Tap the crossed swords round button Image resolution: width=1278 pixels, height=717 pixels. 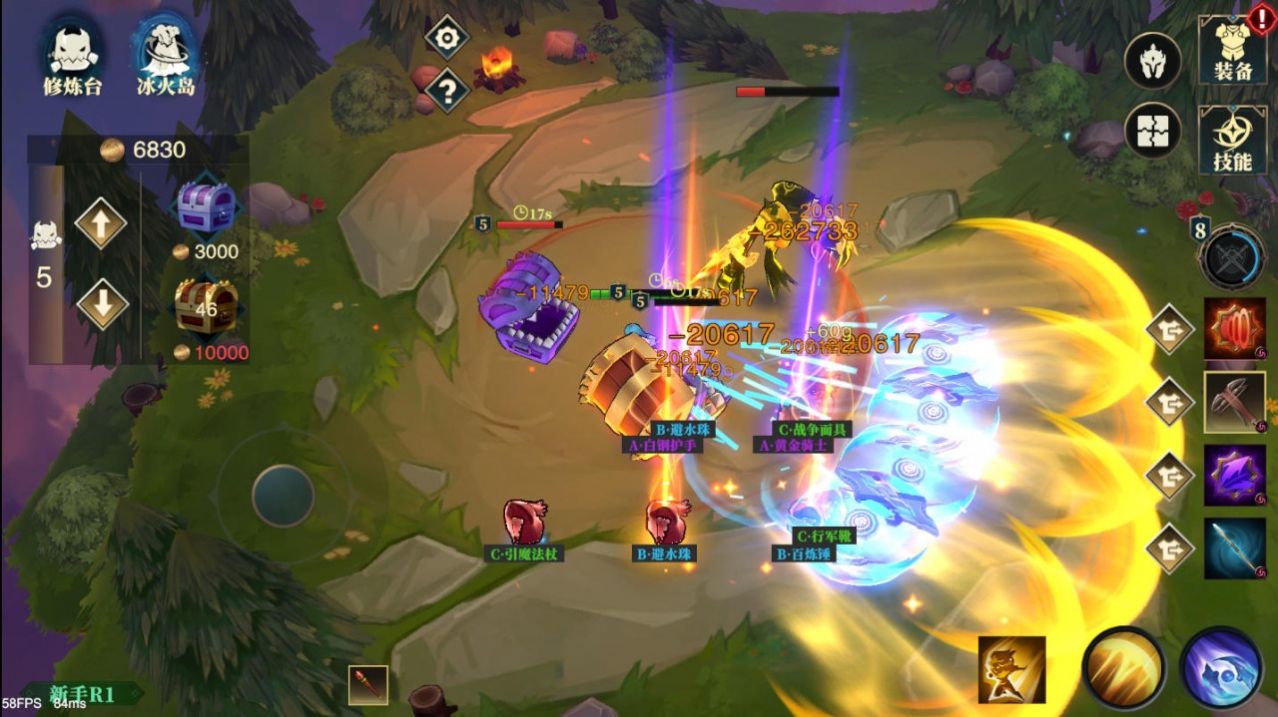coord(1233,257)
